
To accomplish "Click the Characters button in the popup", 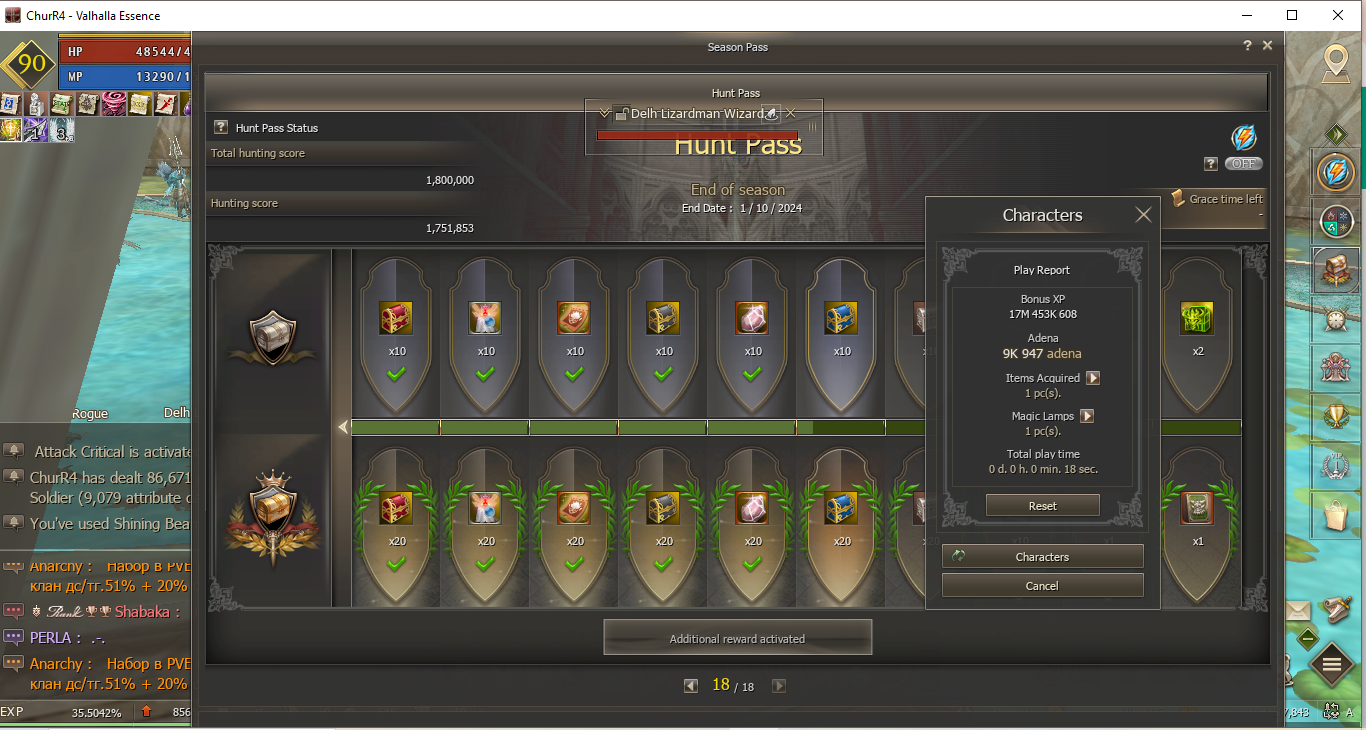I will (1042, 557).
